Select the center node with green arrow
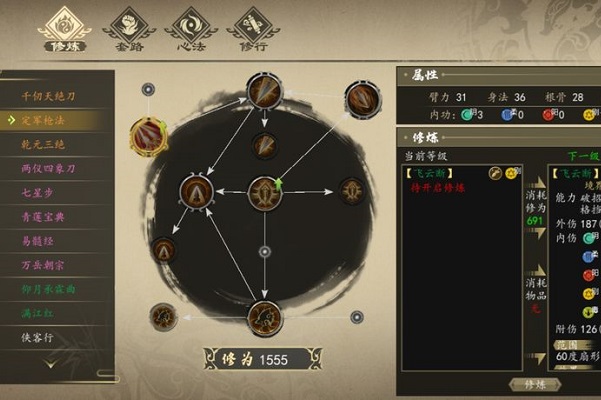This screenshot has width=601, height=400. (x=263, y=190)
